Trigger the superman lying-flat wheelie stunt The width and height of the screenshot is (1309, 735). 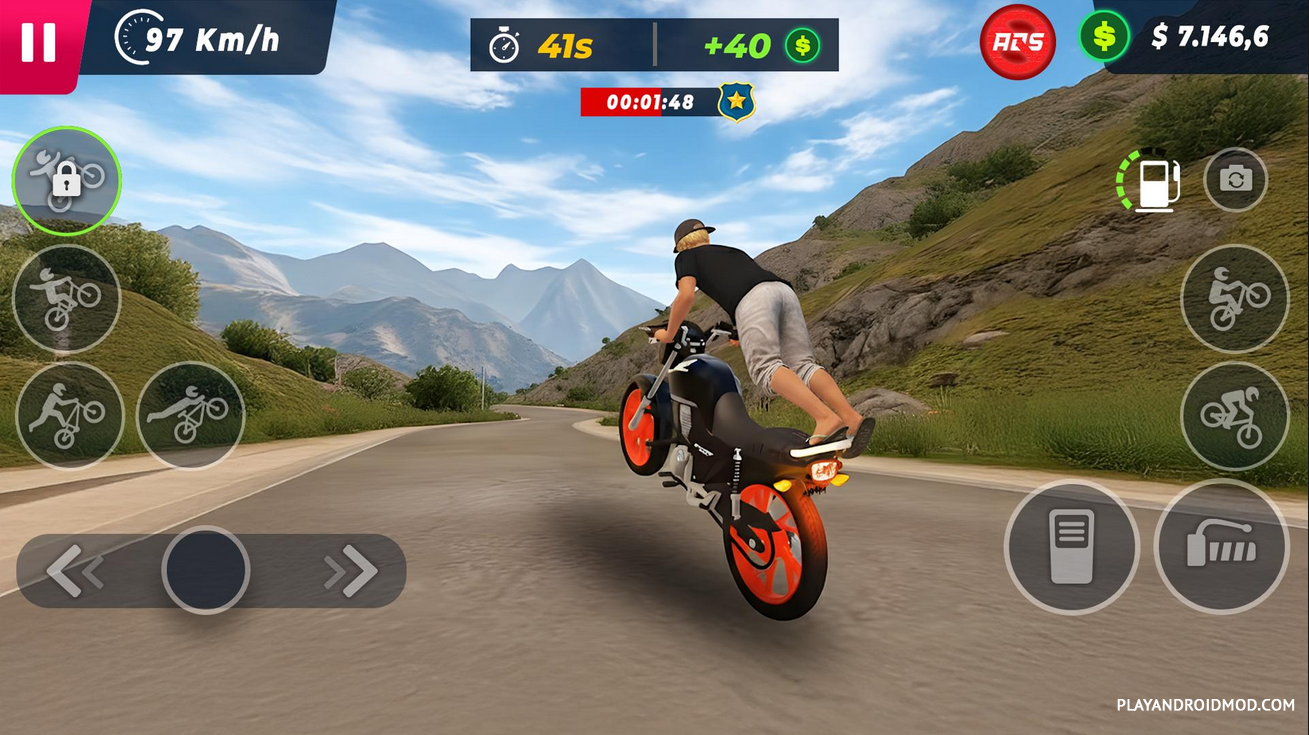tap(190, 415)
